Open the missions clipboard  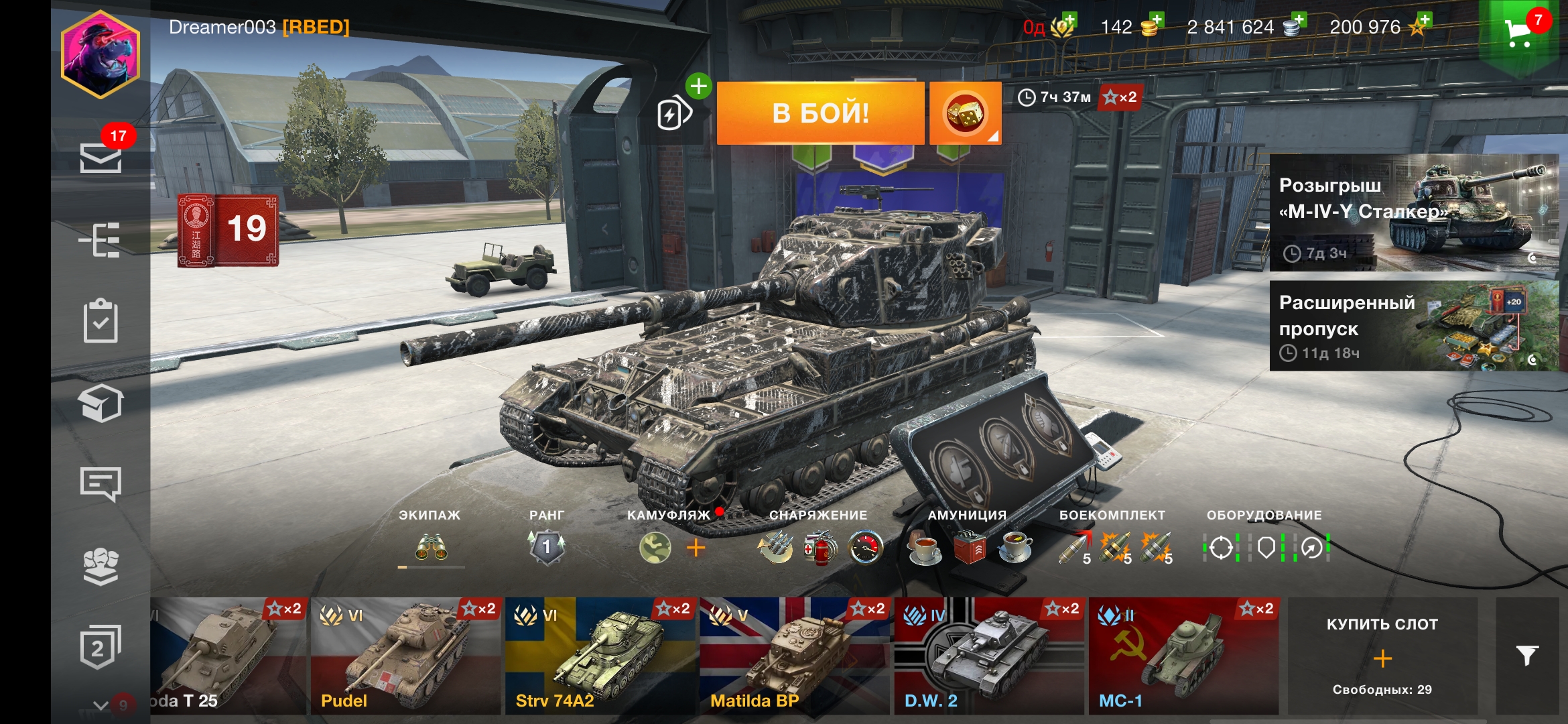coord(101,320)
